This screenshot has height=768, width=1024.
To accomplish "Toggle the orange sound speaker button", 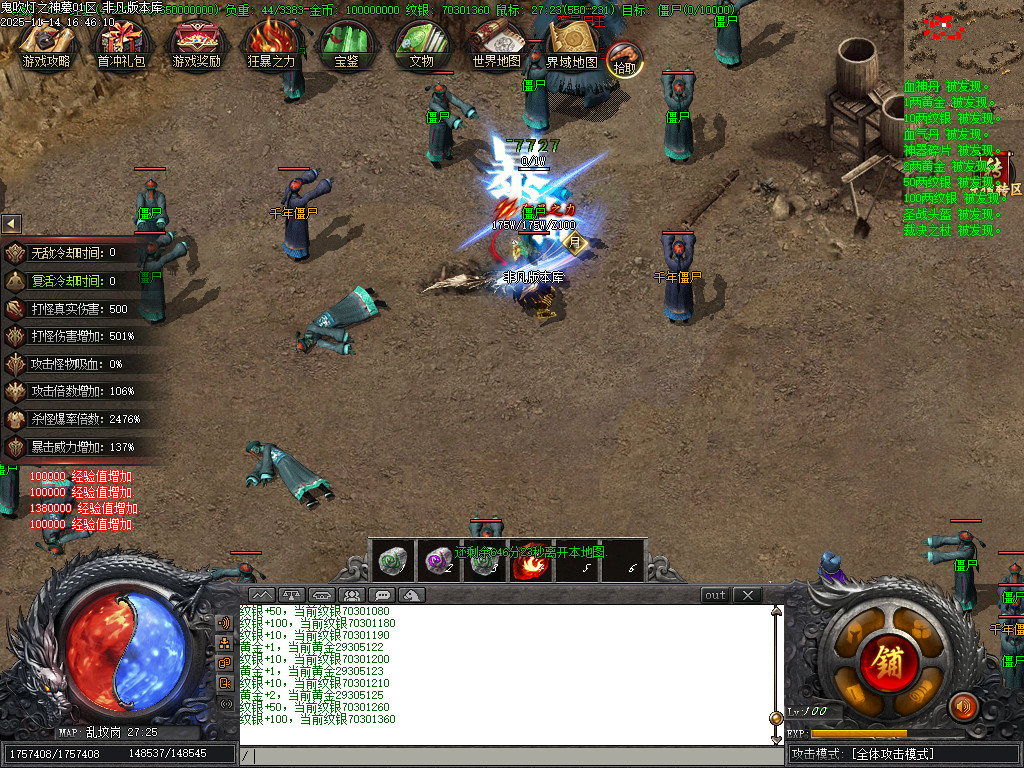I will coord(963,707).
